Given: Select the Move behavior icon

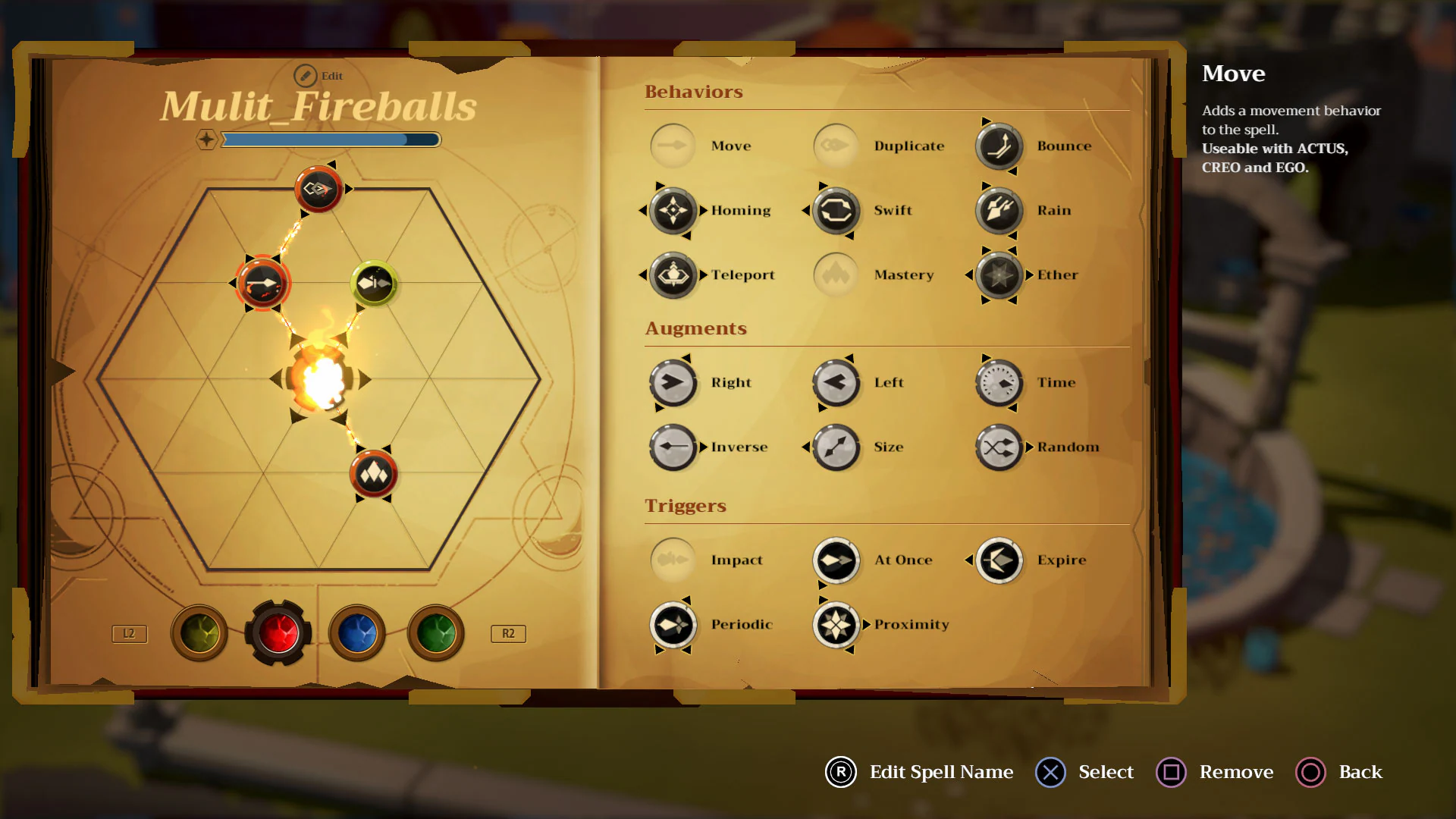Looking at the screenshot, I should pyautogui.click(x=672, y=146).
